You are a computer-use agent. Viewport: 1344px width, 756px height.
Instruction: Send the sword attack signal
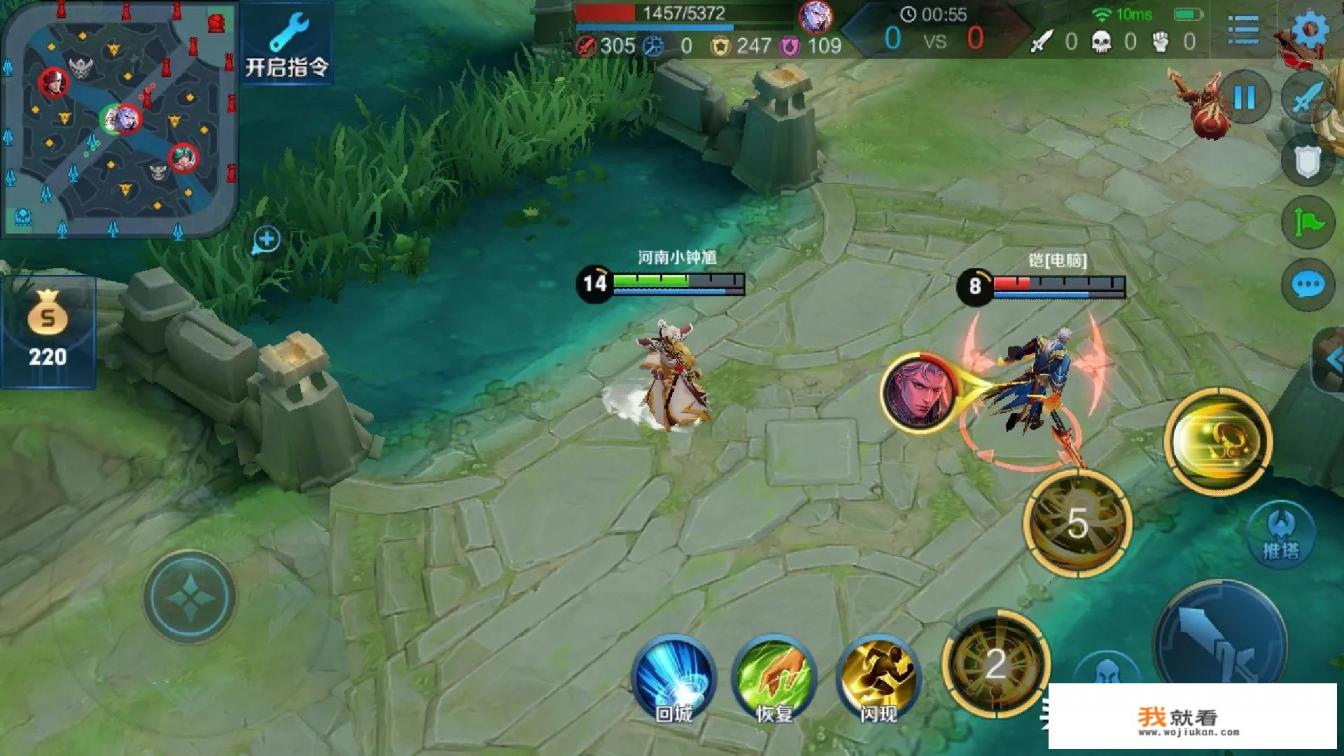[1308, 97]
